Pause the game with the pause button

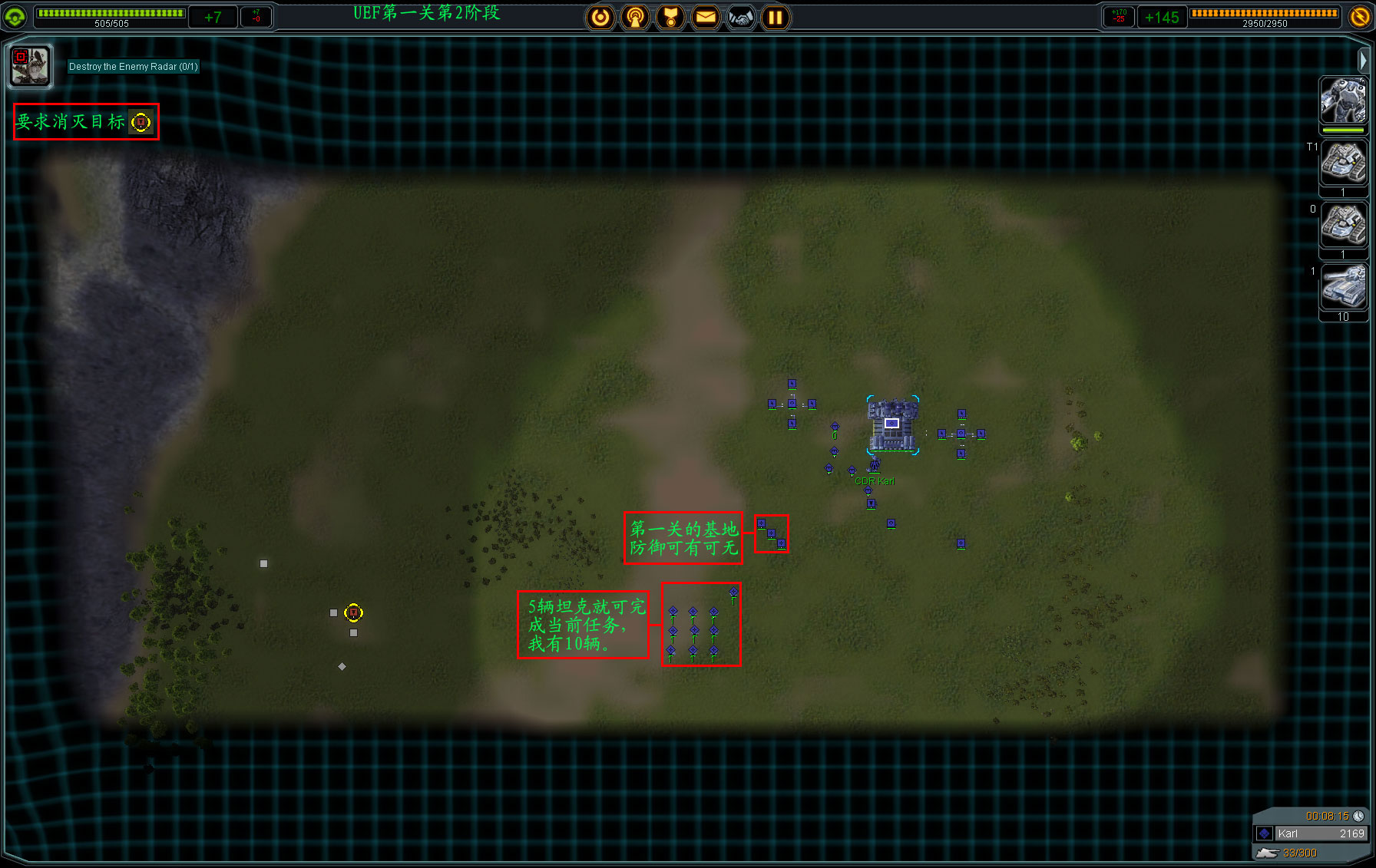pos(776,17)
